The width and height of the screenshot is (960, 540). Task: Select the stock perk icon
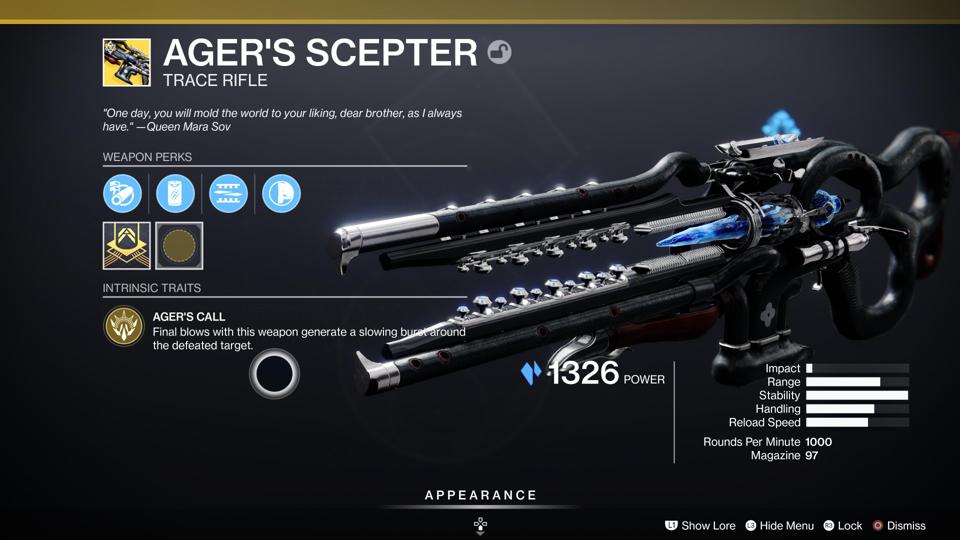click(x=281, y=193)
